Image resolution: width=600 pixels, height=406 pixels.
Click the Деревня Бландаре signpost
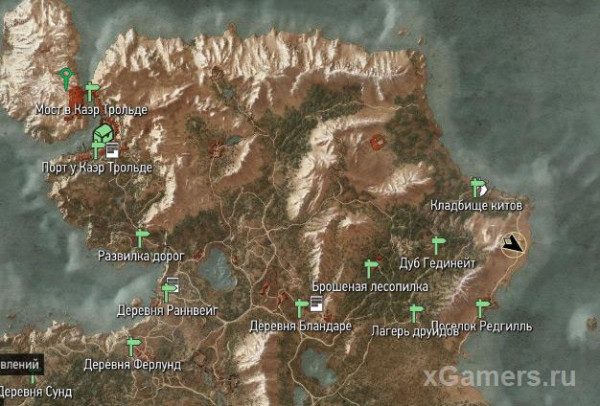[x=301, y=306]
